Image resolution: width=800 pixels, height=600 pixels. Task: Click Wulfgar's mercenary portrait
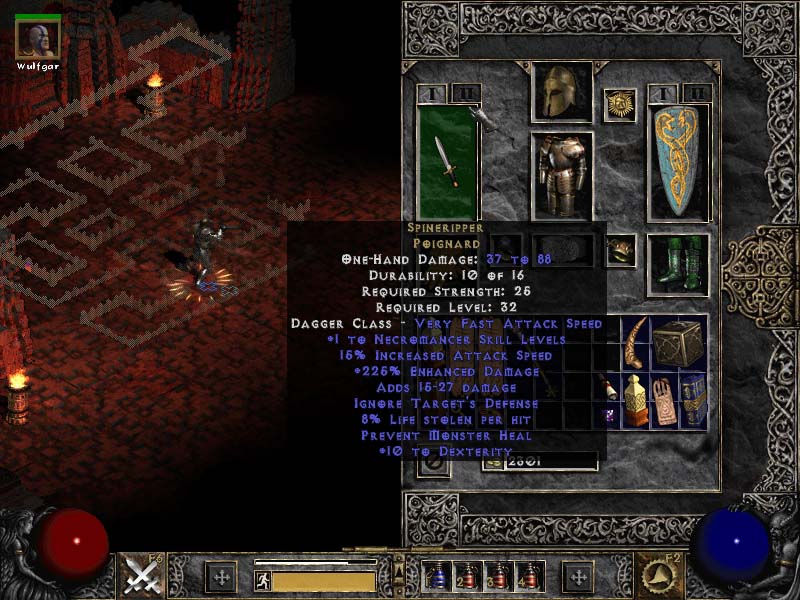click(38, 38)
